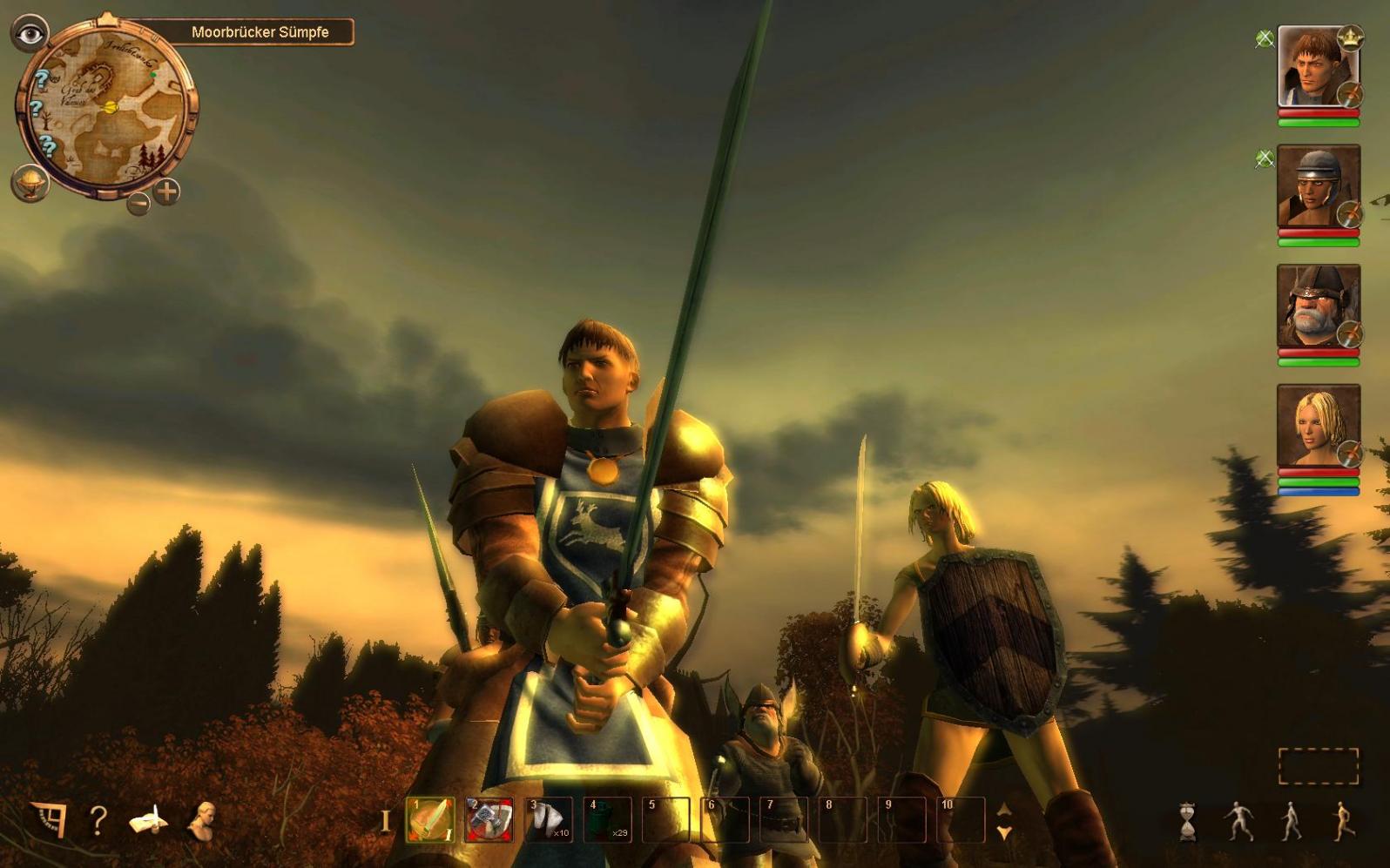Select the running figure movement mode
The height and width of the screenshot is (868, 1390).
click(x=1344, y=821)
